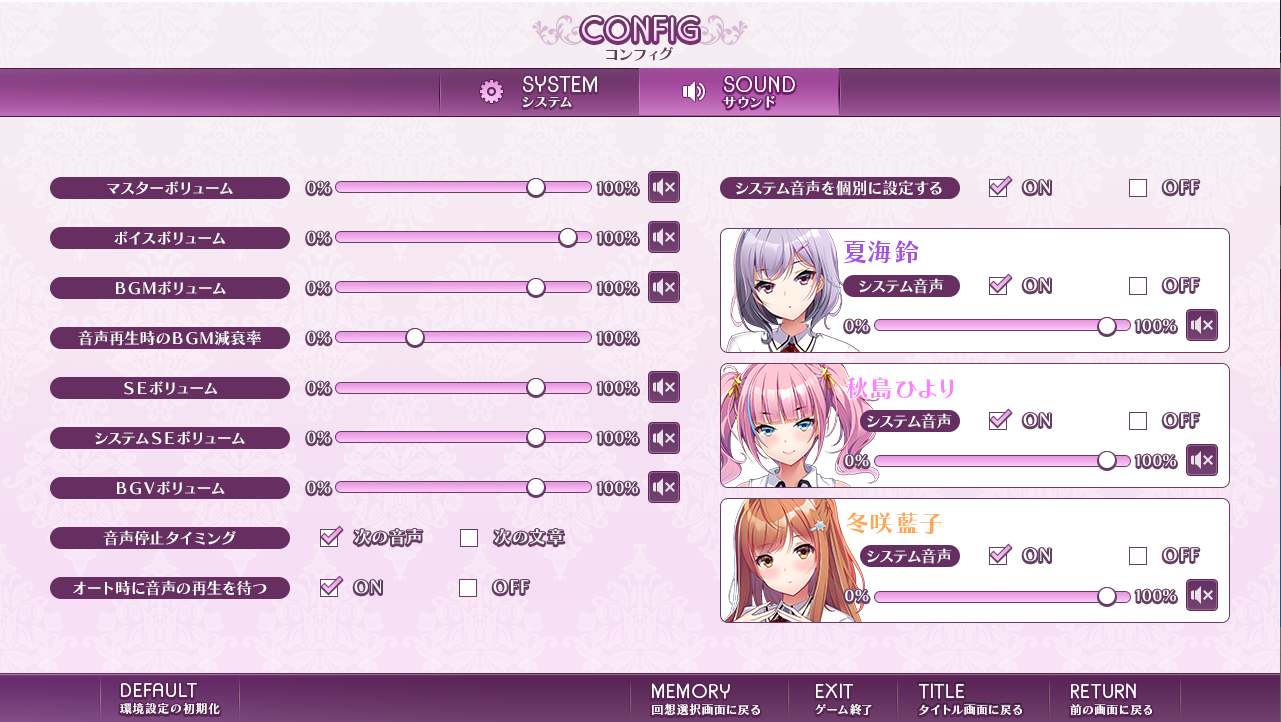Switch to the SYSTEM tab
This screenshot has height=722, width=1281.
point(539,92)
